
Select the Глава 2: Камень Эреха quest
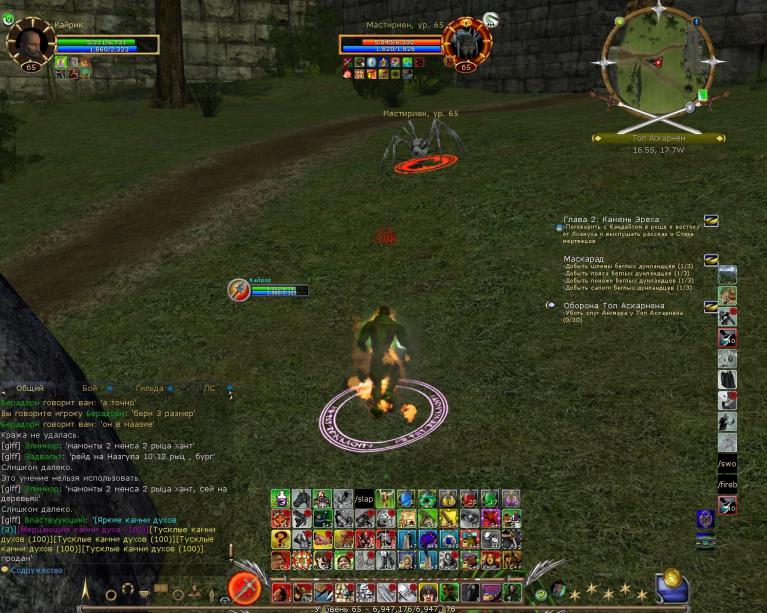pyautogui.click(x=611, y=219)
